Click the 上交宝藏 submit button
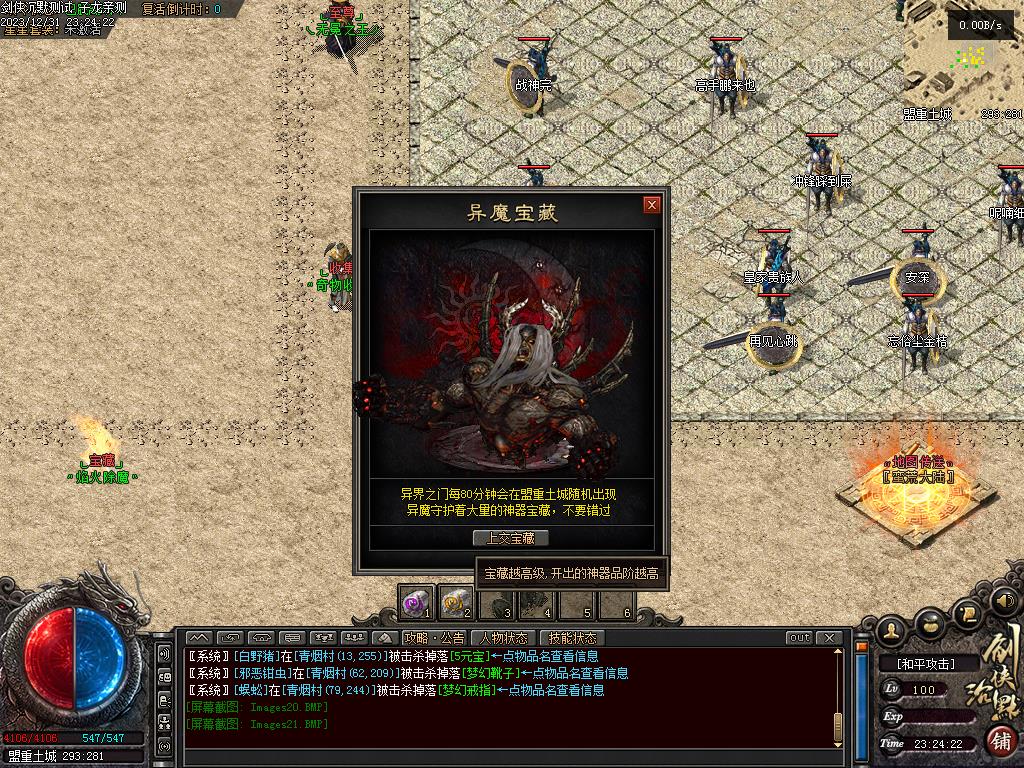Screen dimensions: 1024x768 tap(511, 538)
